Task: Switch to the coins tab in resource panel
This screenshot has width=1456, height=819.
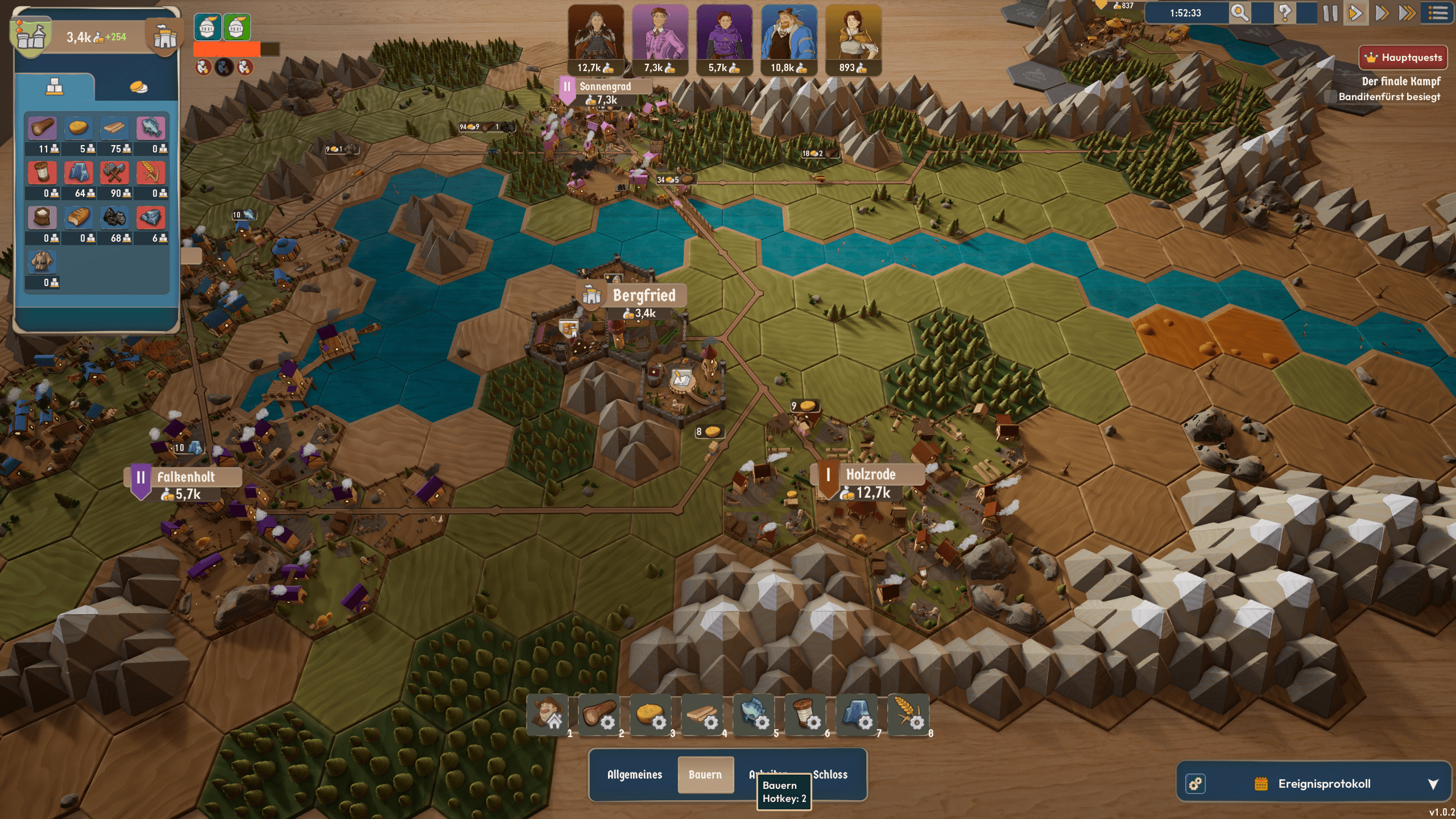Action: 138,87
